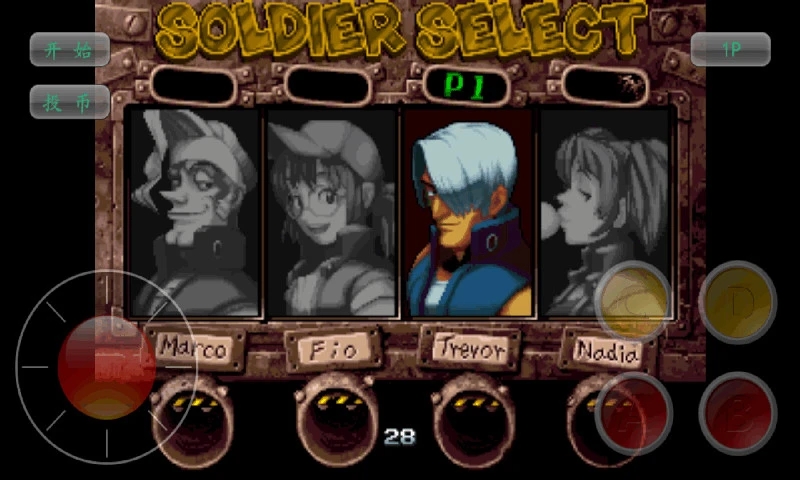The image size is (800, 480).
Task: Tap the 开始 (Start) button
Action: (x=69, y=49)
